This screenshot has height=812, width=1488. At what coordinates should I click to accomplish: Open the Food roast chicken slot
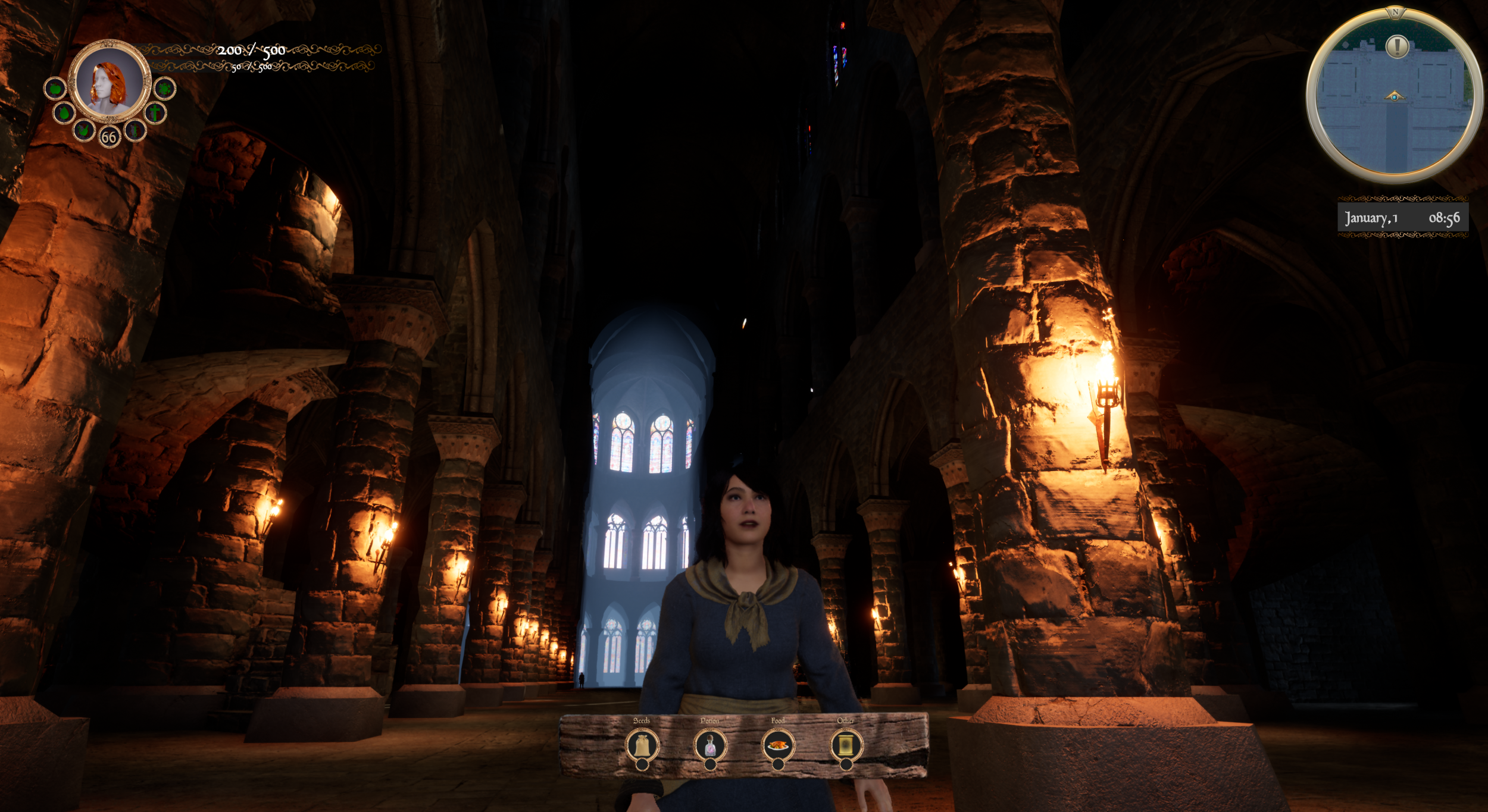pyautogui.click(x=778, y=745)
